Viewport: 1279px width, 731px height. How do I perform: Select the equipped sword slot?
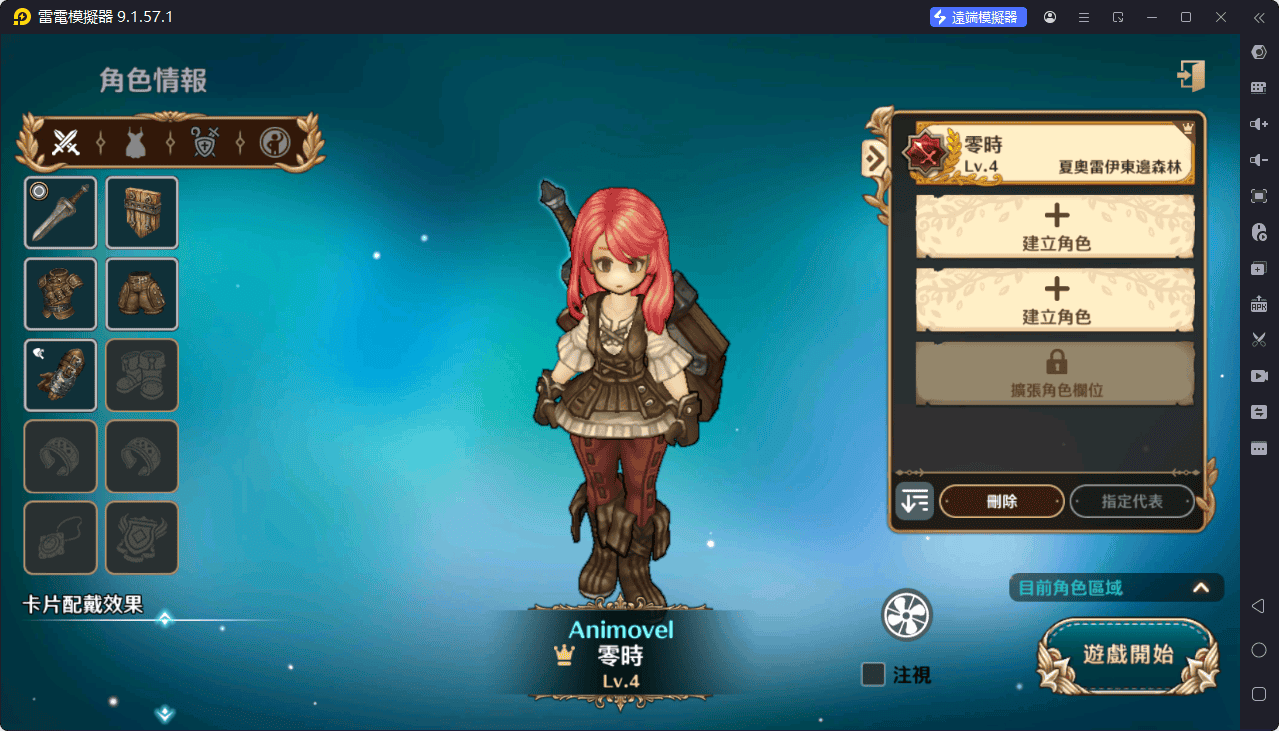coord(61,213)
